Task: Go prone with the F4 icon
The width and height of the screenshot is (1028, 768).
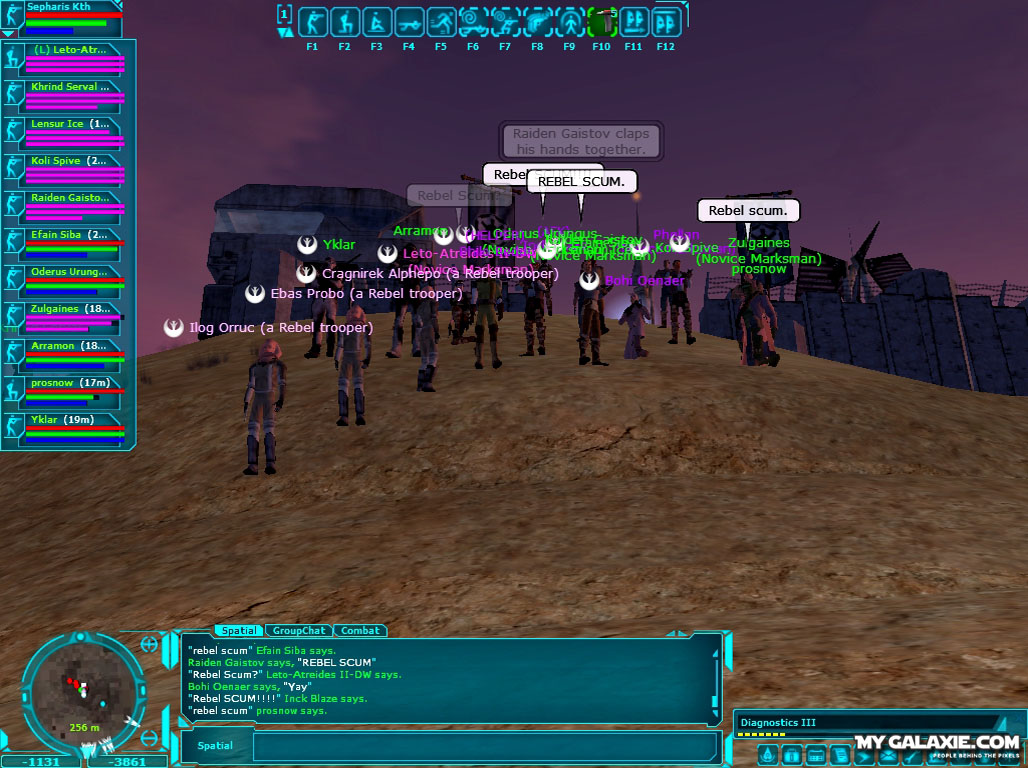Action: coord(408,21)
